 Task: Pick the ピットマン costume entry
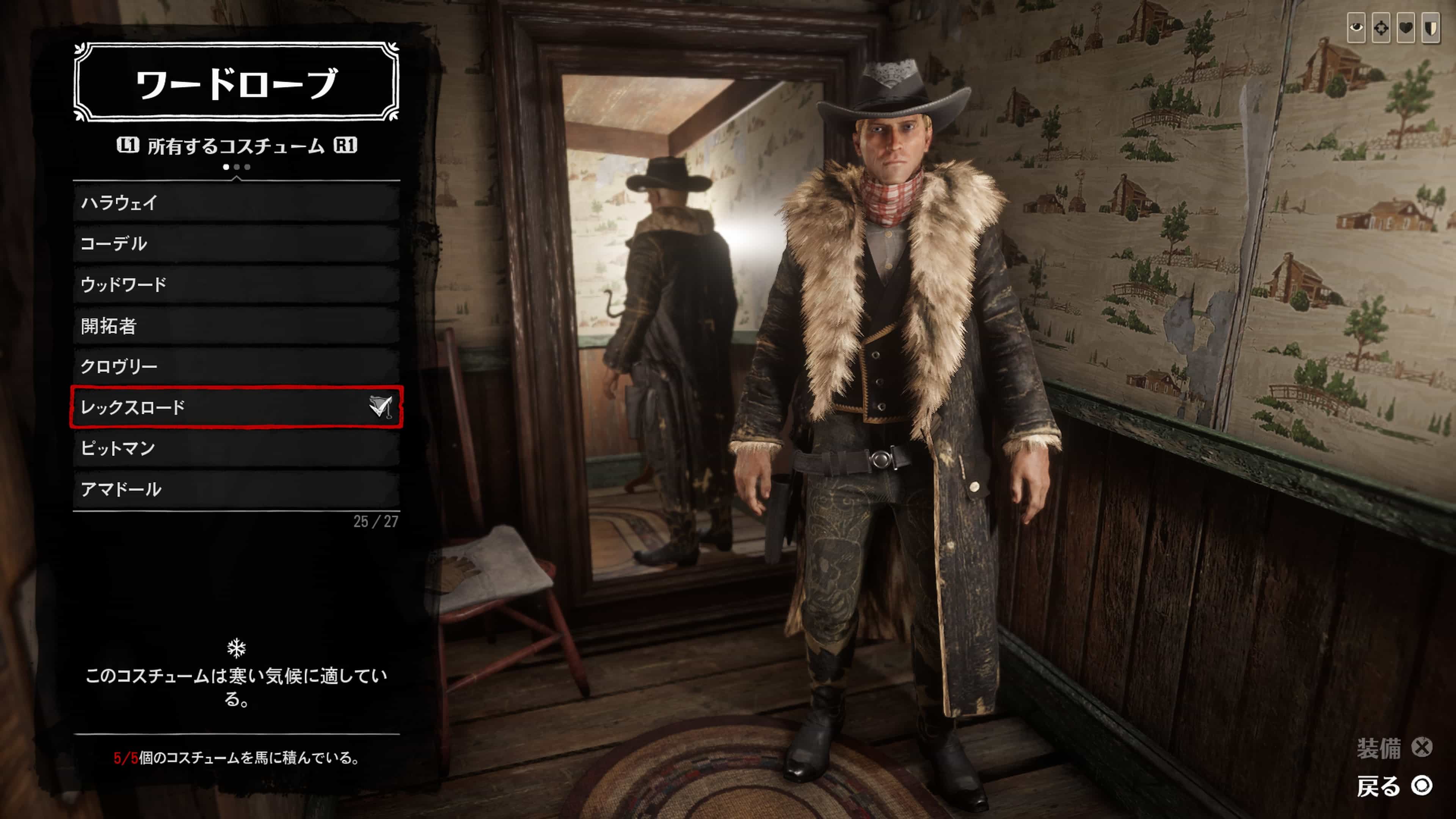point(236,448)
